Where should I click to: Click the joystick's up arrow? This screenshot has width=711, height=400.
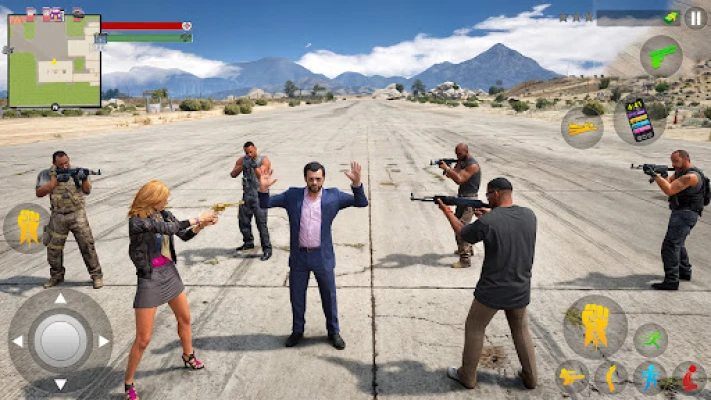coord(60,298)
